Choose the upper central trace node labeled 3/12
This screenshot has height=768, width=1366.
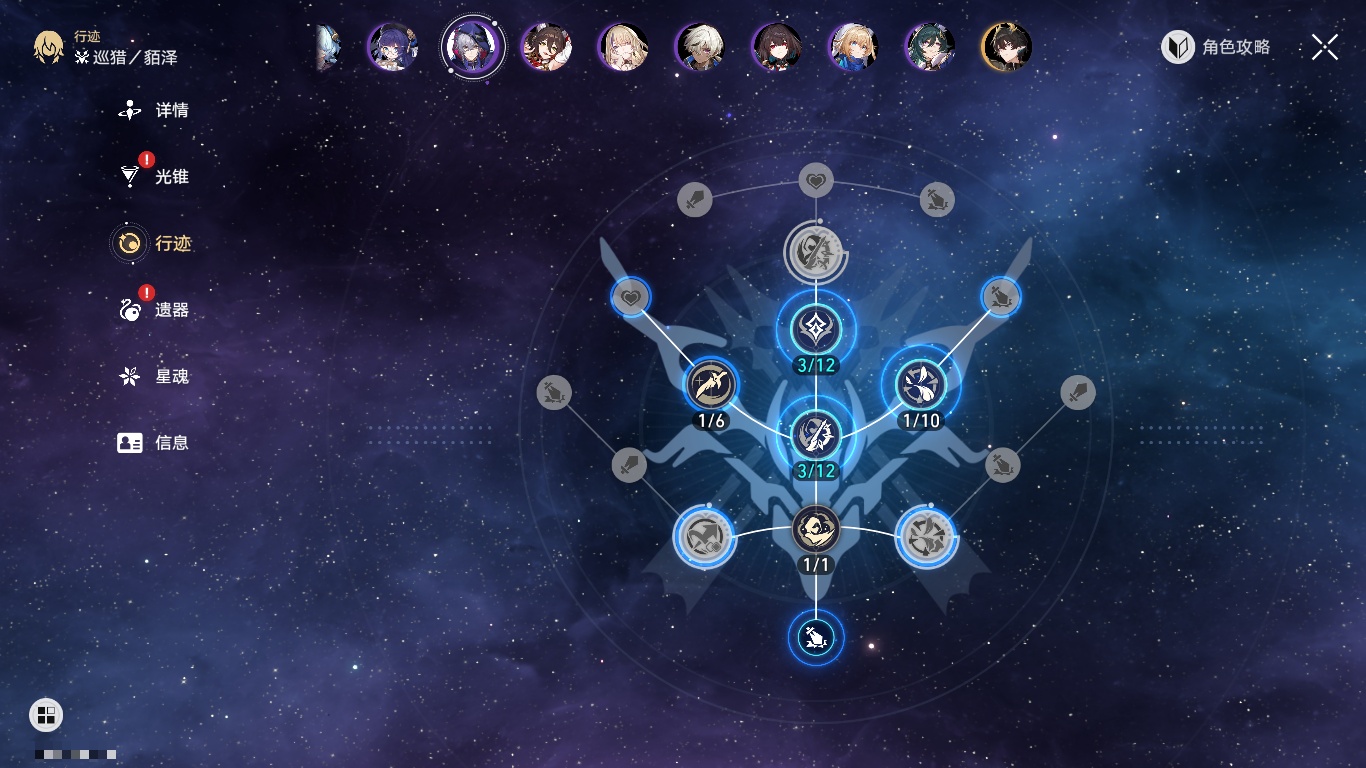click(x=816, y=328)
